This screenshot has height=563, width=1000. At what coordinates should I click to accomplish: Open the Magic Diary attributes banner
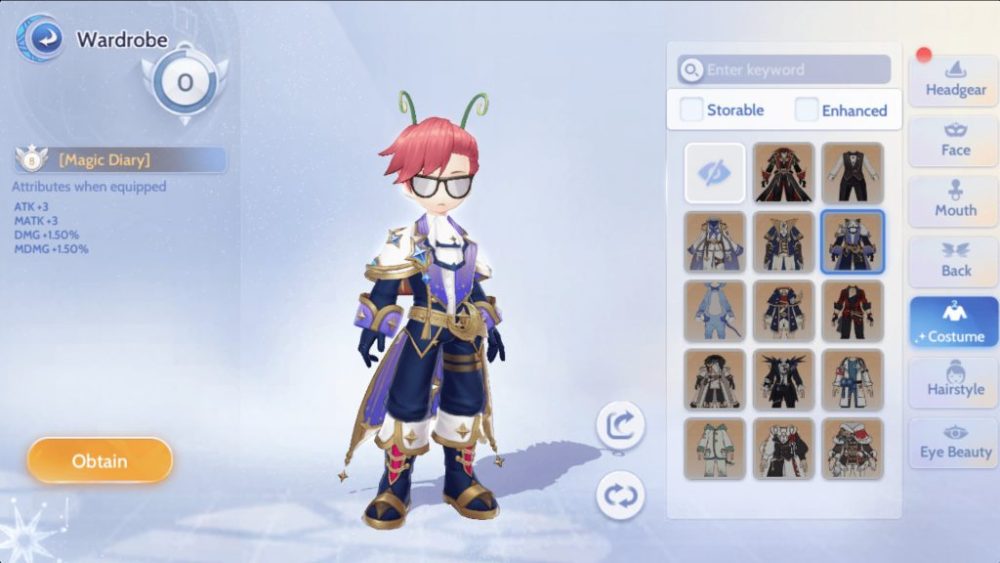click(x=121, y=160)
